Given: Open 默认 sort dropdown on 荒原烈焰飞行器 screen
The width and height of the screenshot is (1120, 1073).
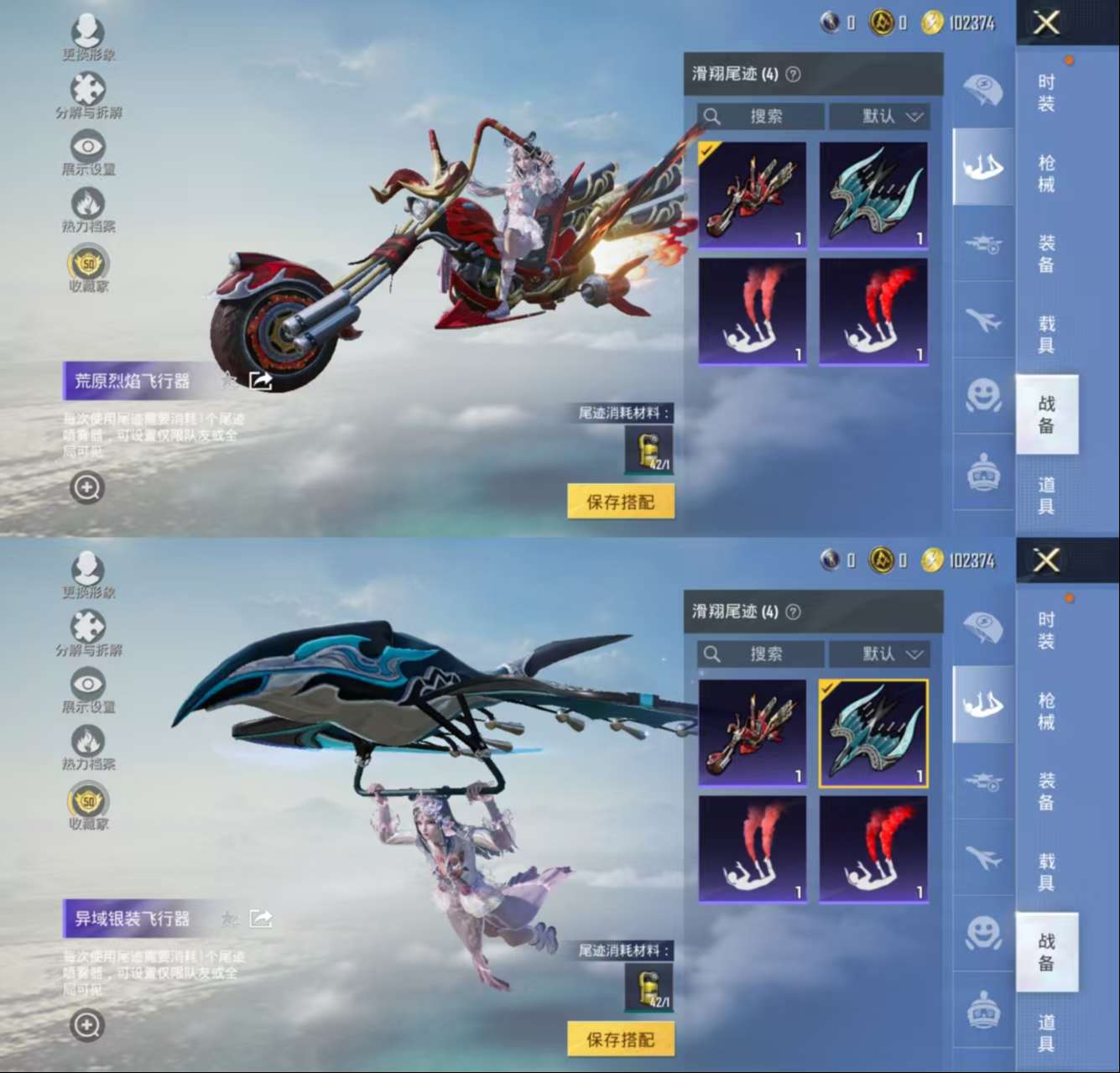Looking at the screenshot, I should point(879,116).
